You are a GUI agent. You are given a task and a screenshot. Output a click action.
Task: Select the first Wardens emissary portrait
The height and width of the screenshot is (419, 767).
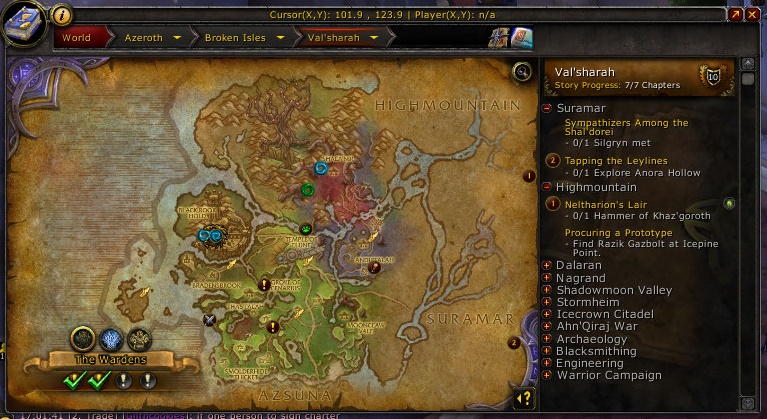pyautogui.click(x=82, y=338)
